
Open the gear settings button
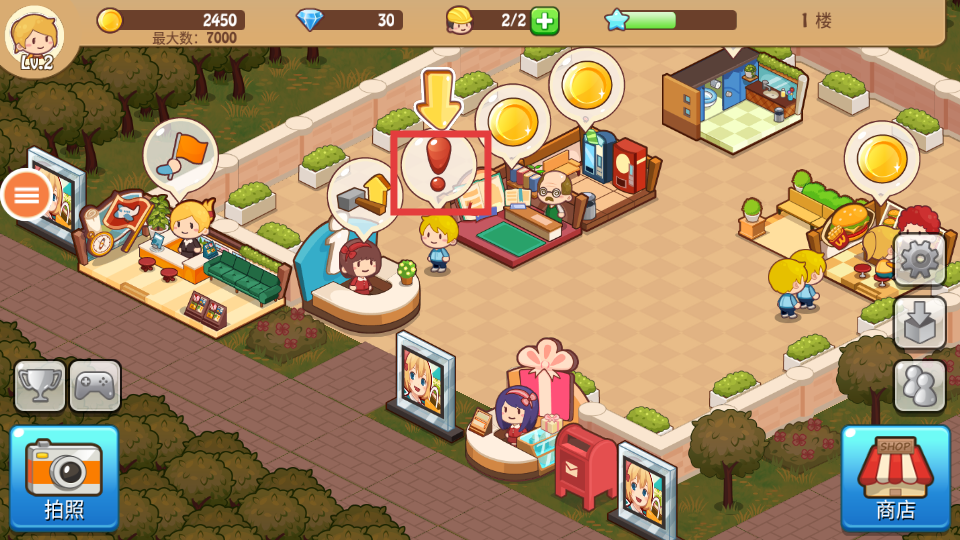pyautogui.click(x=919, y=260)
